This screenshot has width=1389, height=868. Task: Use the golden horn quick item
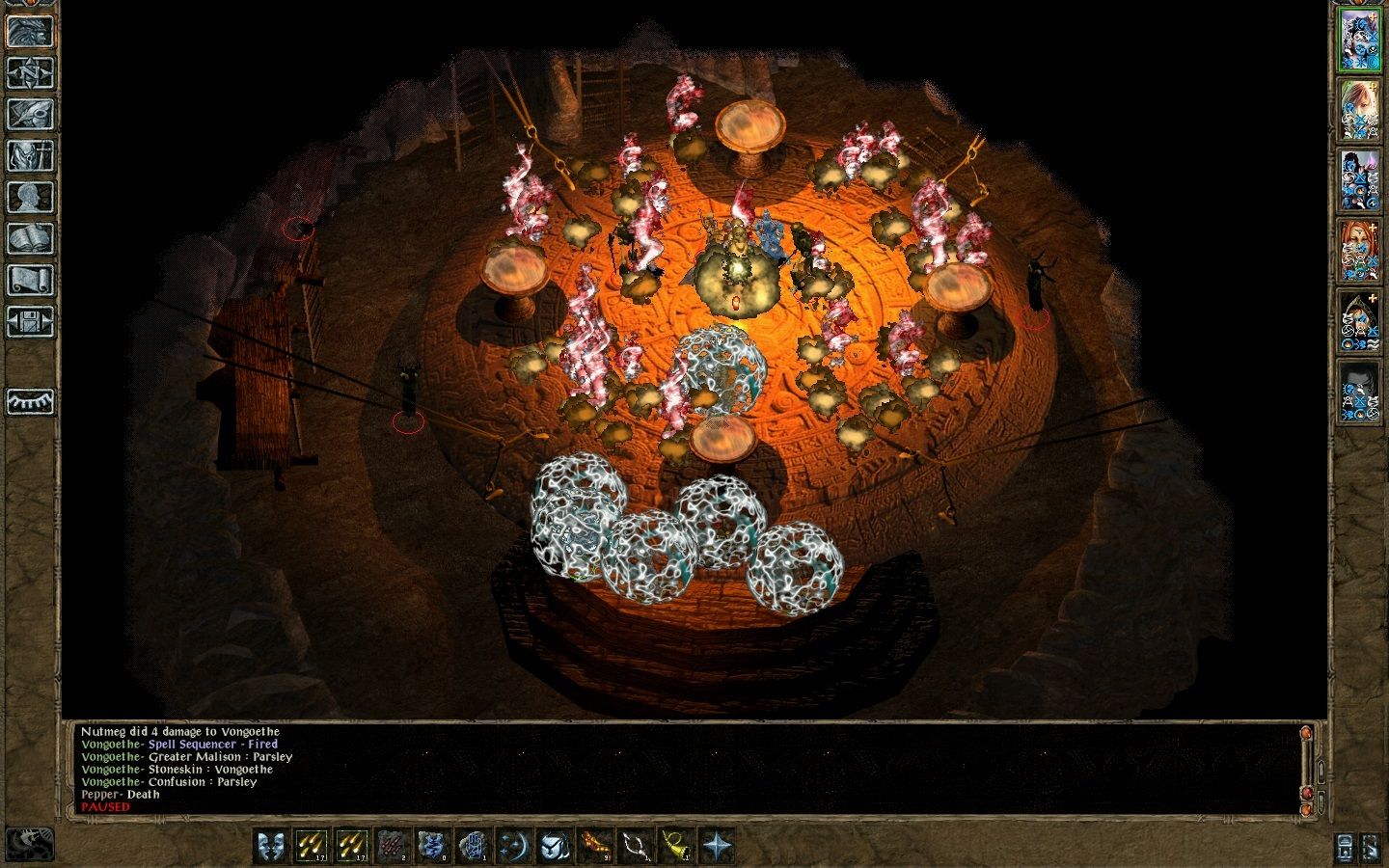click(676, 846)
